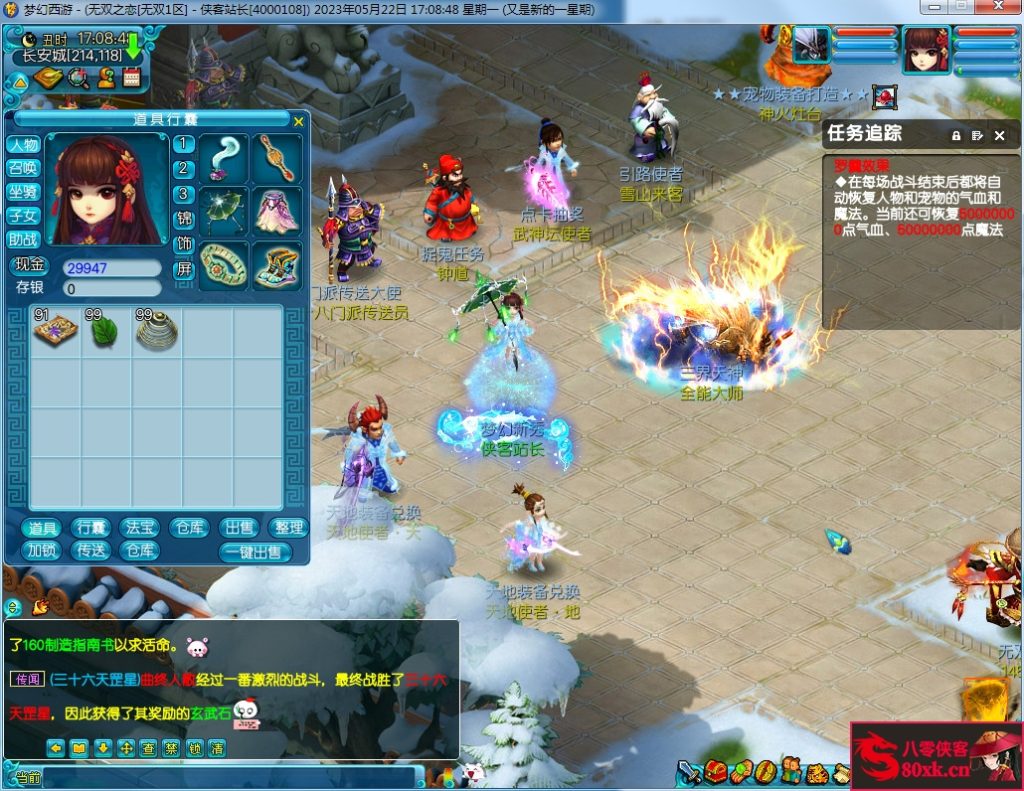Select the coiled shell item slot

point(157,331)
